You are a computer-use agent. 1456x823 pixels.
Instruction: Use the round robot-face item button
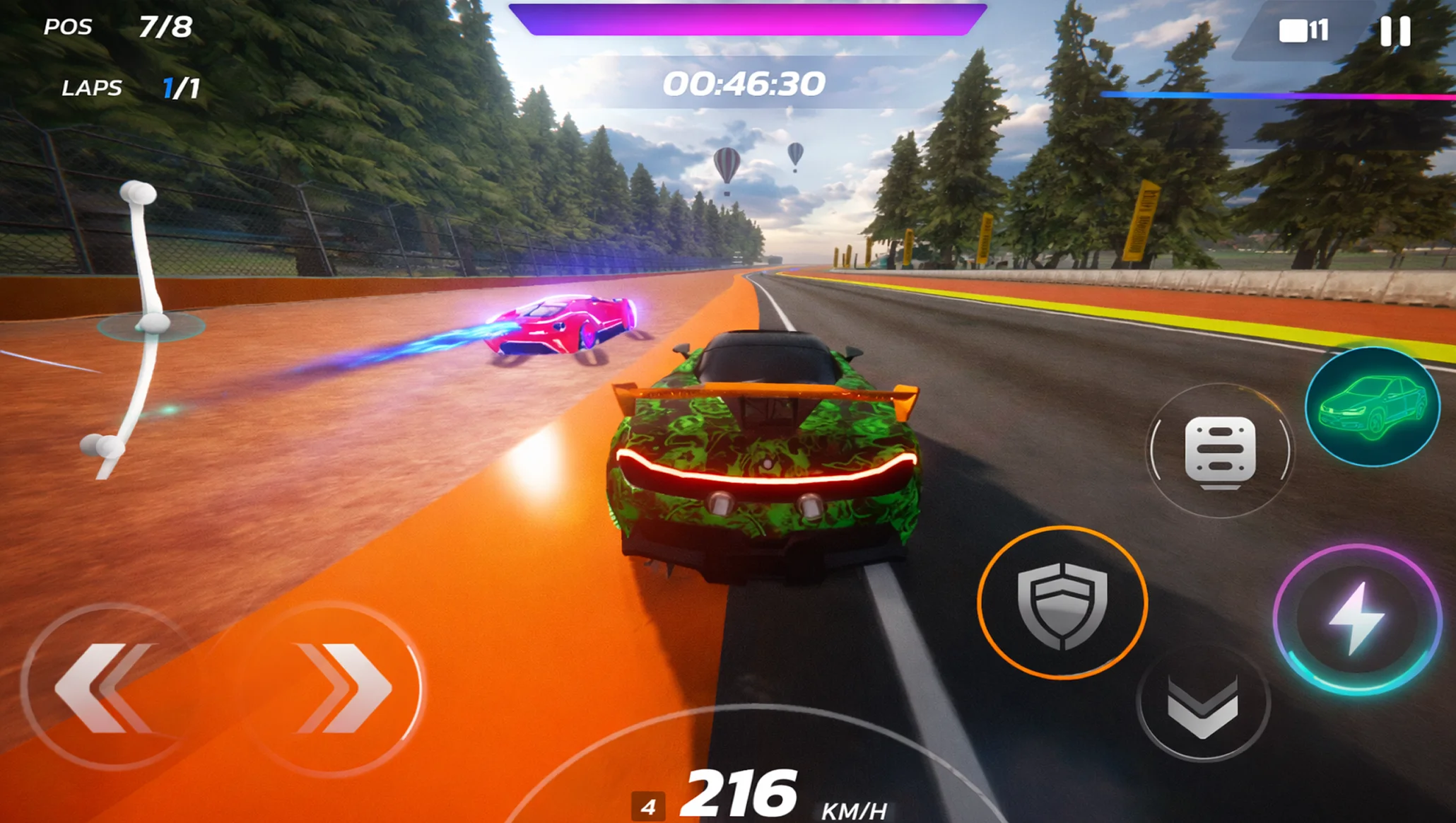click(x=1220, y=451)
